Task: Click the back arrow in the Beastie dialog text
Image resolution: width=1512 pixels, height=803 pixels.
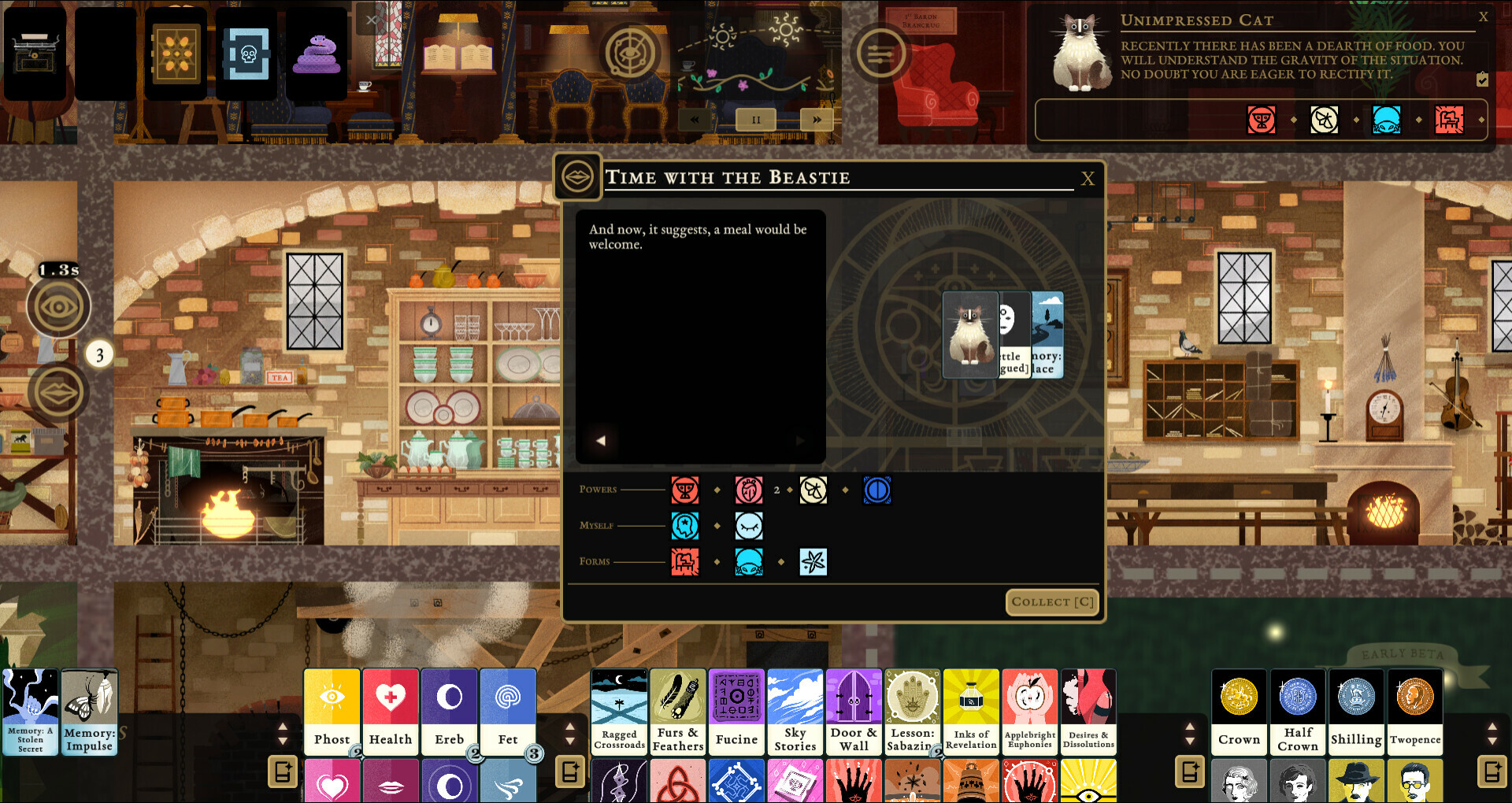Action: (x=600, y=440)
